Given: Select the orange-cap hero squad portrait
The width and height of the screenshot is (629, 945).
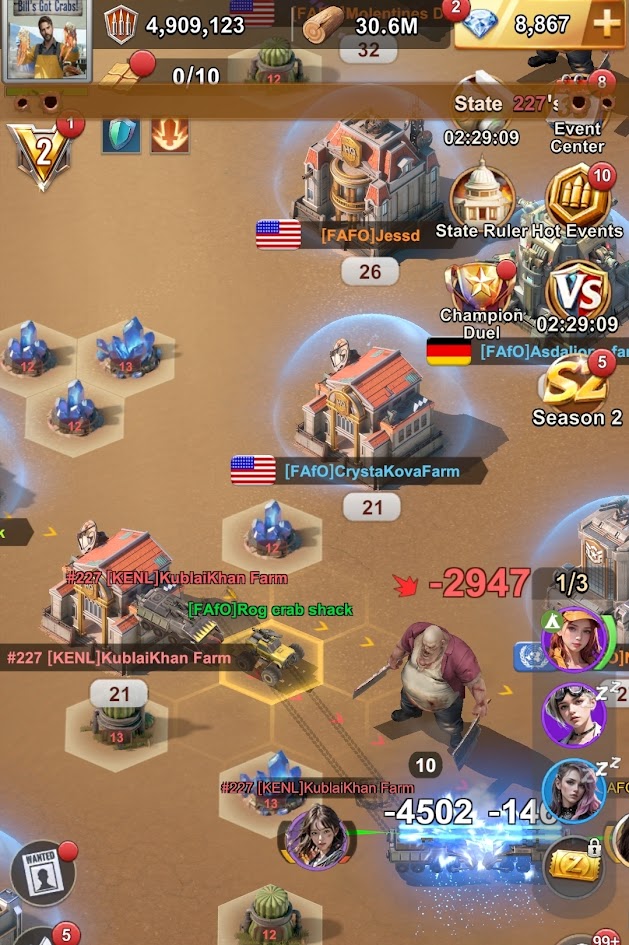Looking at the screenshot, I should 574,638.
